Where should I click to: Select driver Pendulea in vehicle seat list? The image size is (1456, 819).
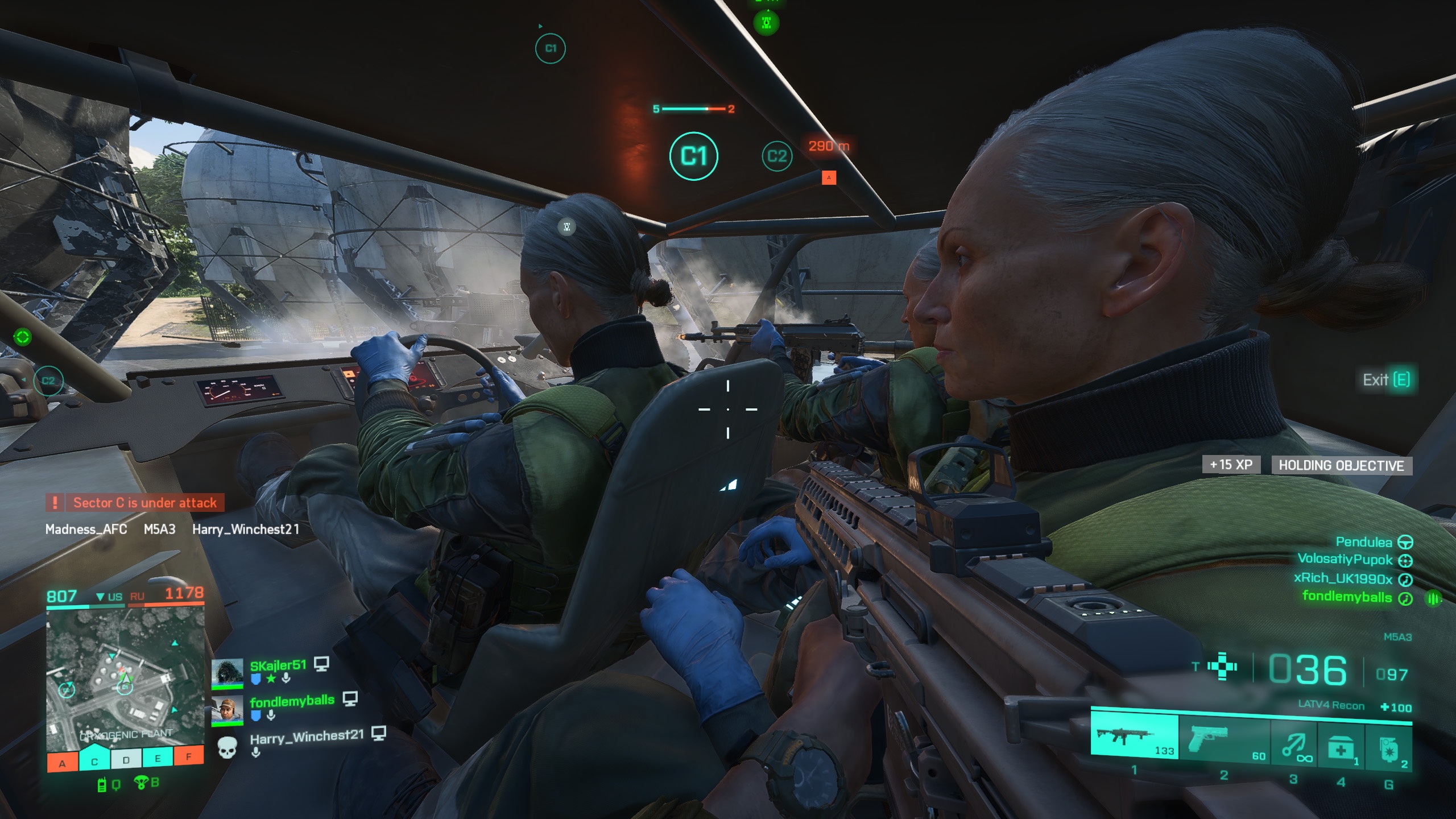click(x=1363, y=542)
